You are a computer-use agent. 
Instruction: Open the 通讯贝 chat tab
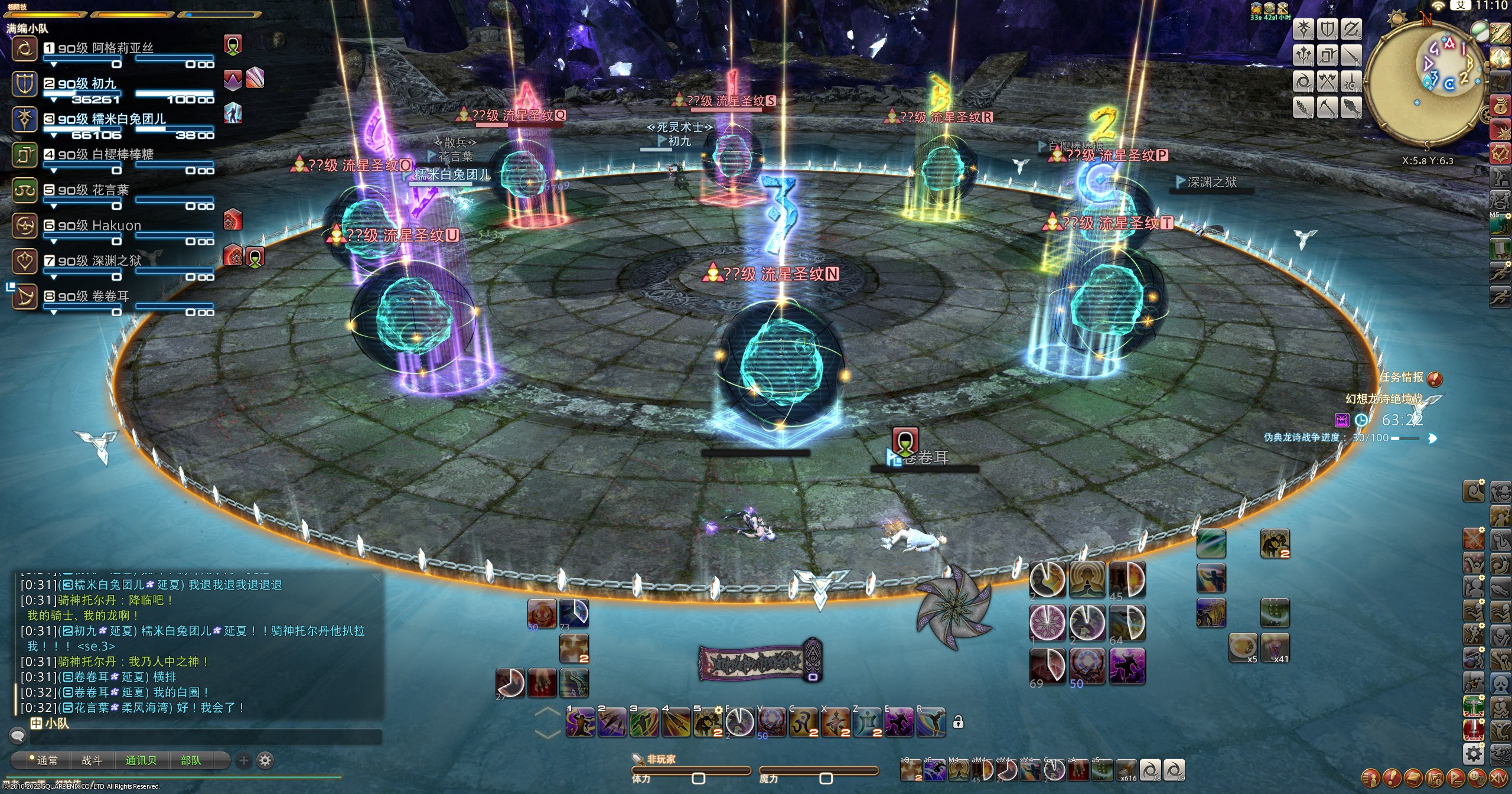pos(141,760)
